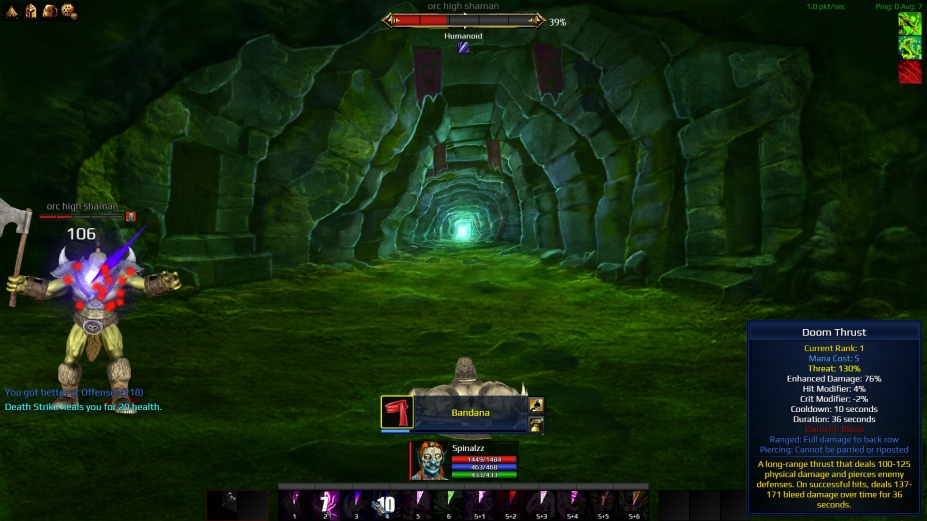Click the gold pouch button beside Bandana
The width and height of the screenshot is (927, 521).
[536, 424]
